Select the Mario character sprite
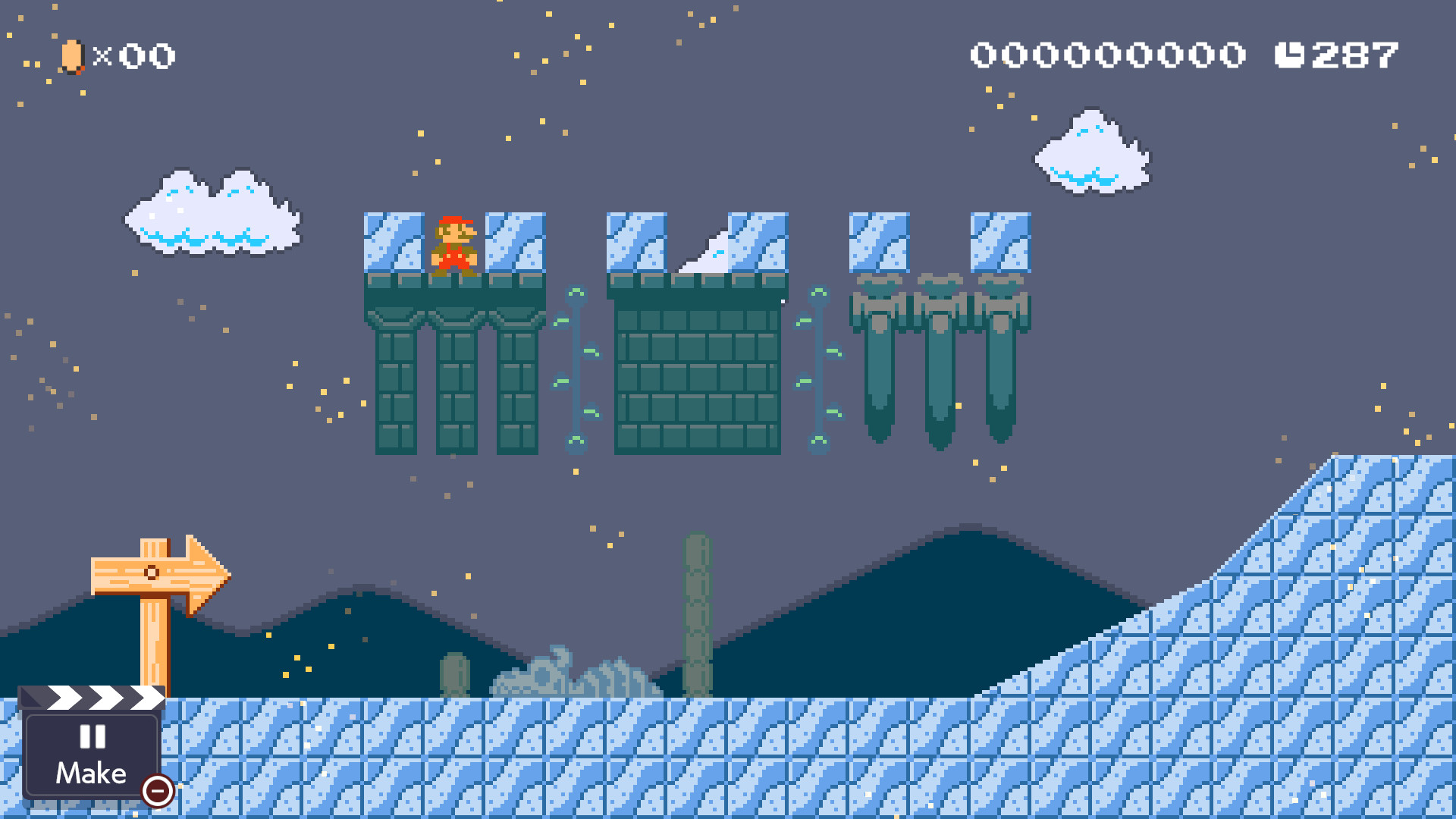The height and width of the screenshot is (819, 1456). coord(456,244)
